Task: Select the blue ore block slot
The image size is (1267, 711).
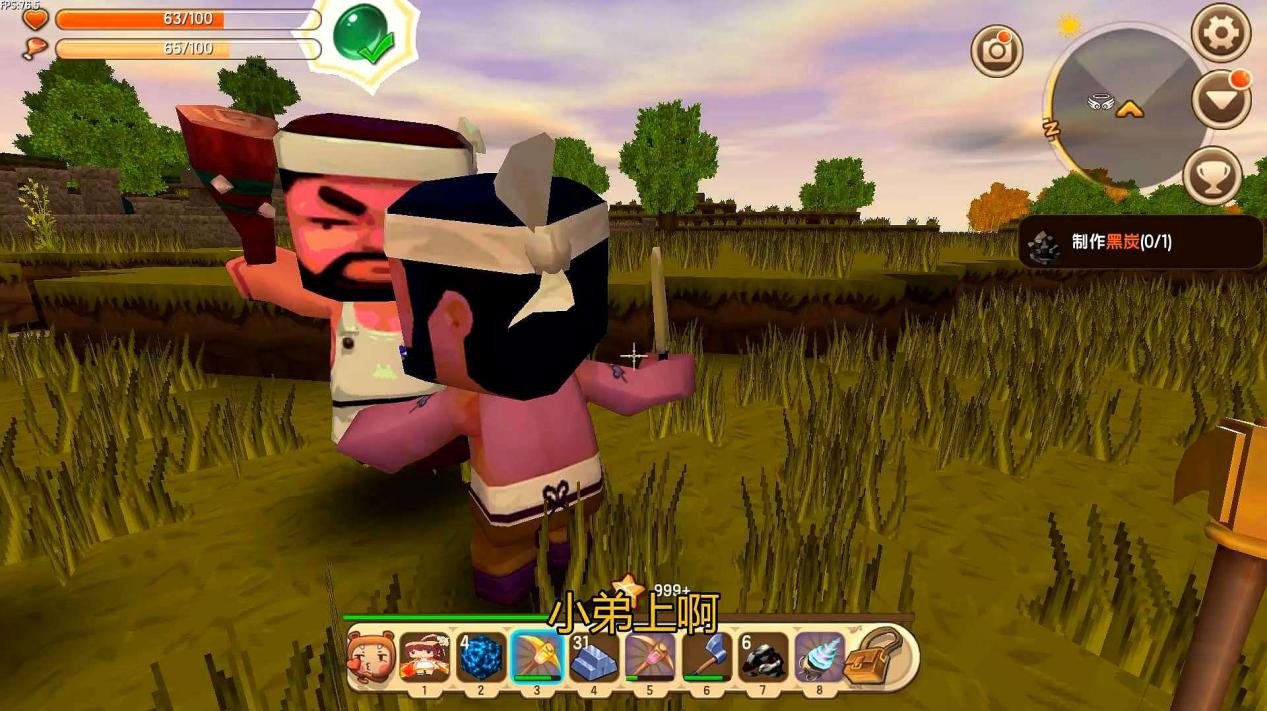Action: tap(481, 657)
